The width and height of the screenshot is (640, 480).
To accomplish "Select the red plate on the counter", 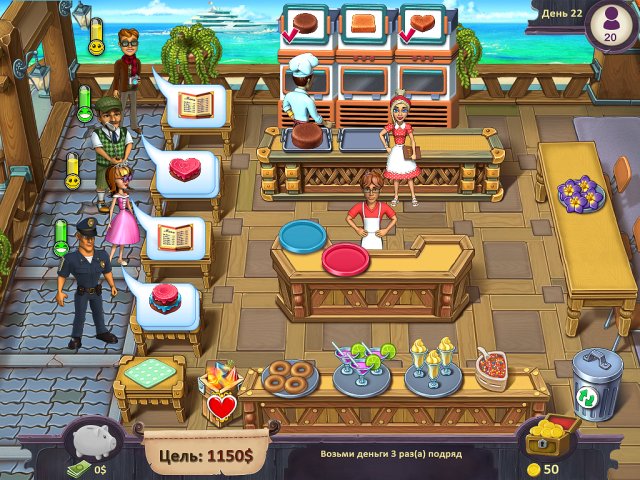I will coord(346,259).
